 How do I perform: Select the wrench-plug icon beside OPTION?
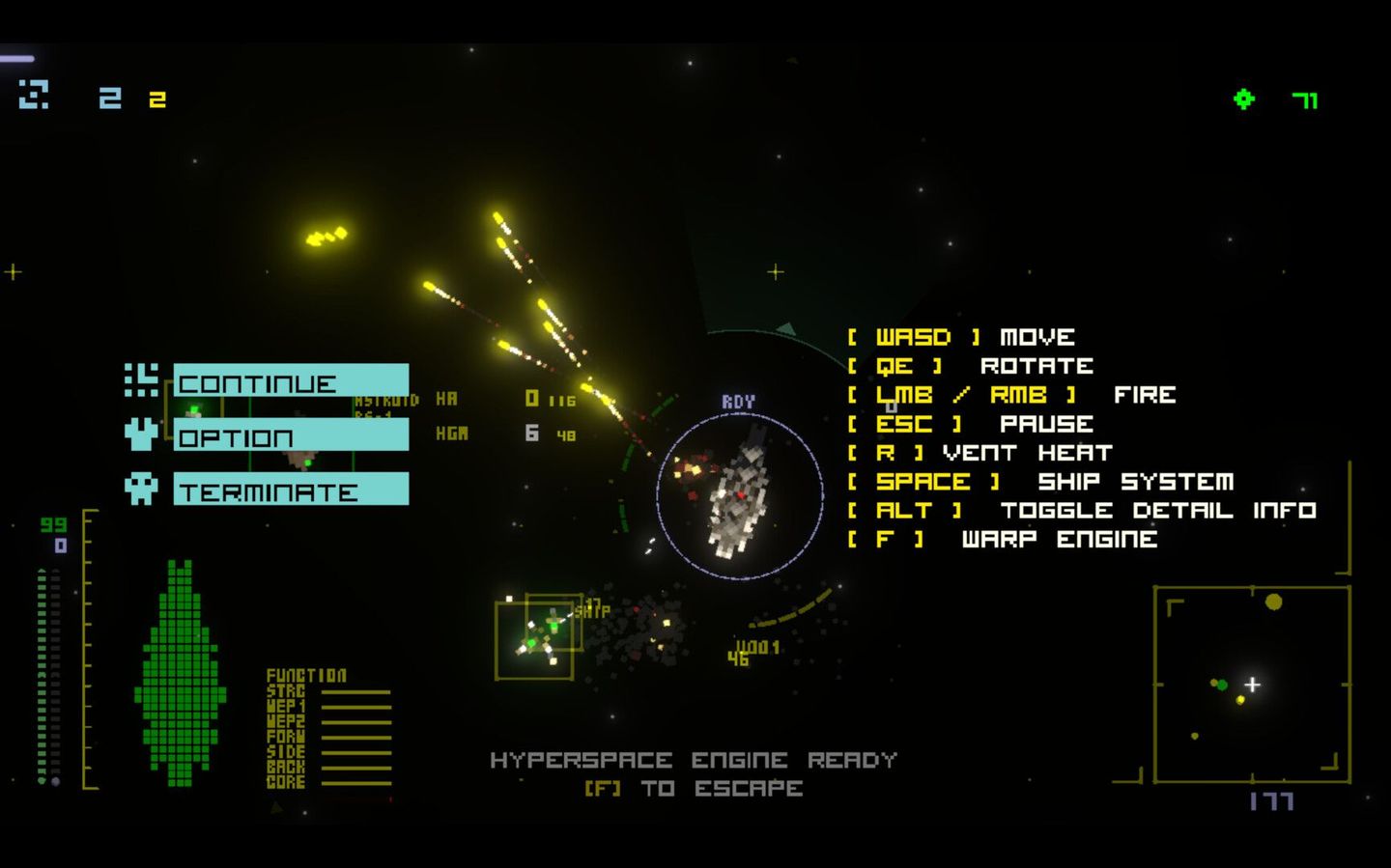[140, 435]
